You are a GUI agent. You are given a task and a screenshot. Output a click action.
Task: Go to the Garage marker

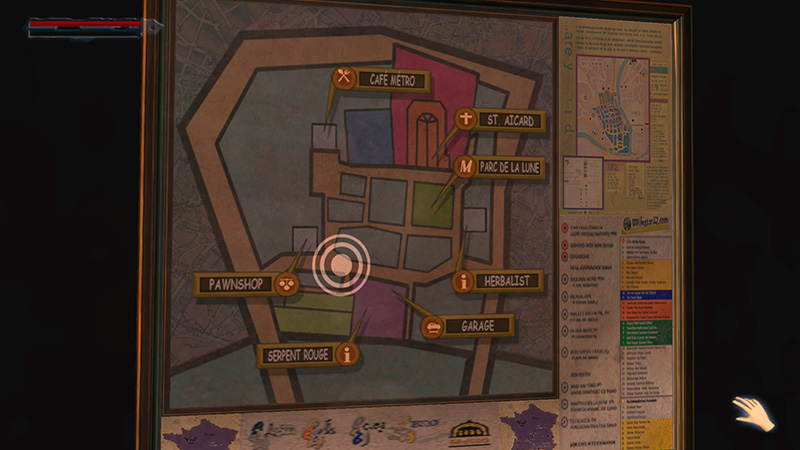coord(477,326)
